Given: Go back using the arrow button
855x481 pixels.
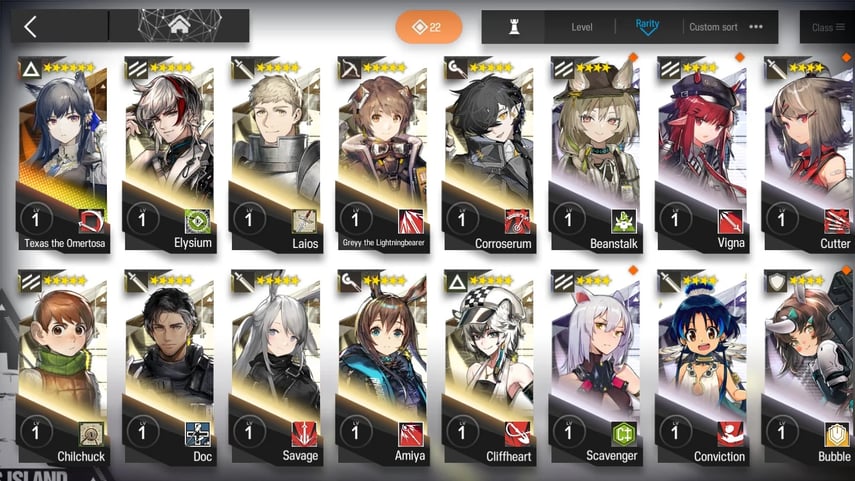Looking at the screenshot, I should [31, 27].
